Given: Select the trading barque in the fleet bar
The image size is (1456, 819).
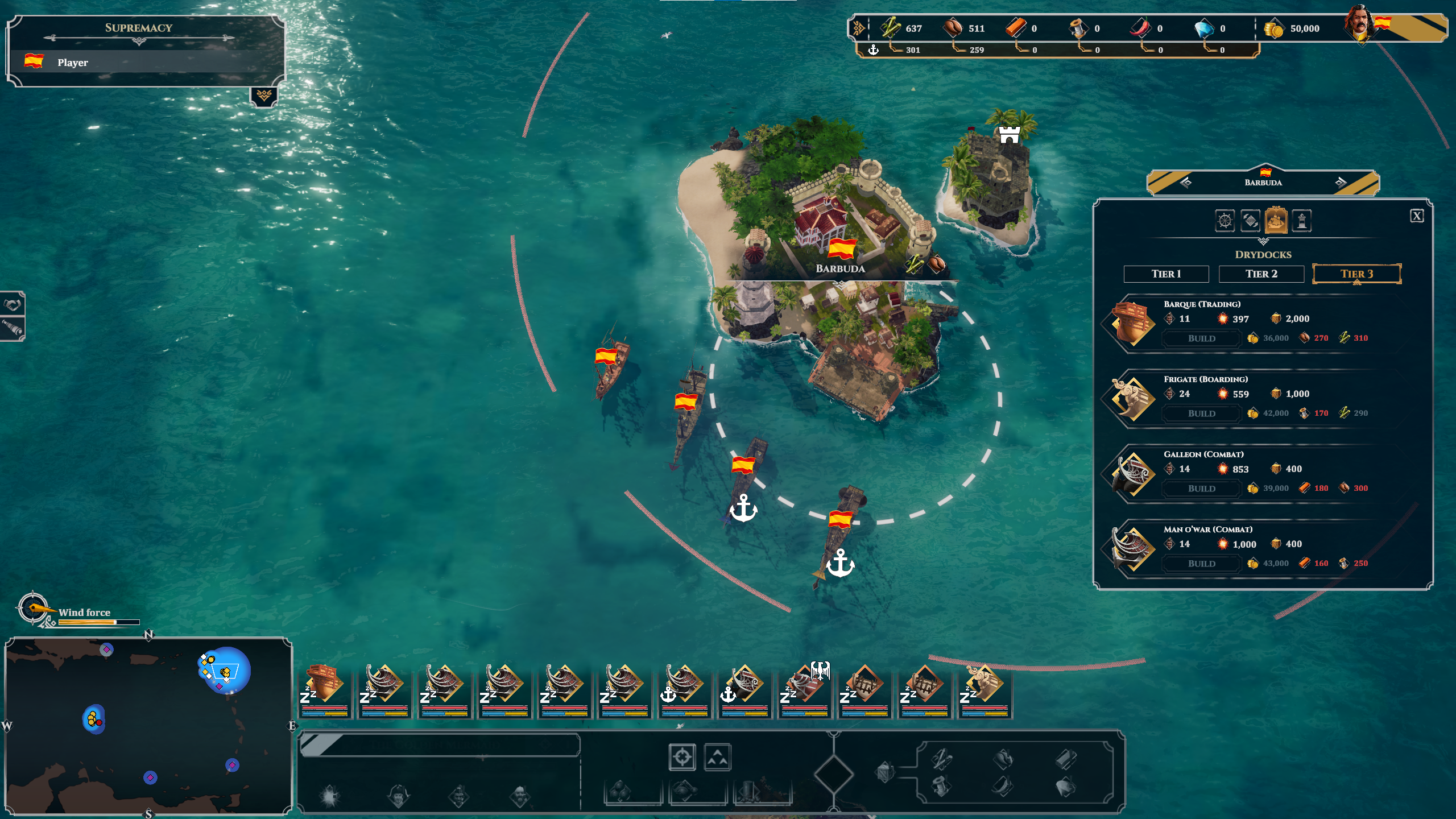Looking at the screenshot, I should [x=325, y=689].
